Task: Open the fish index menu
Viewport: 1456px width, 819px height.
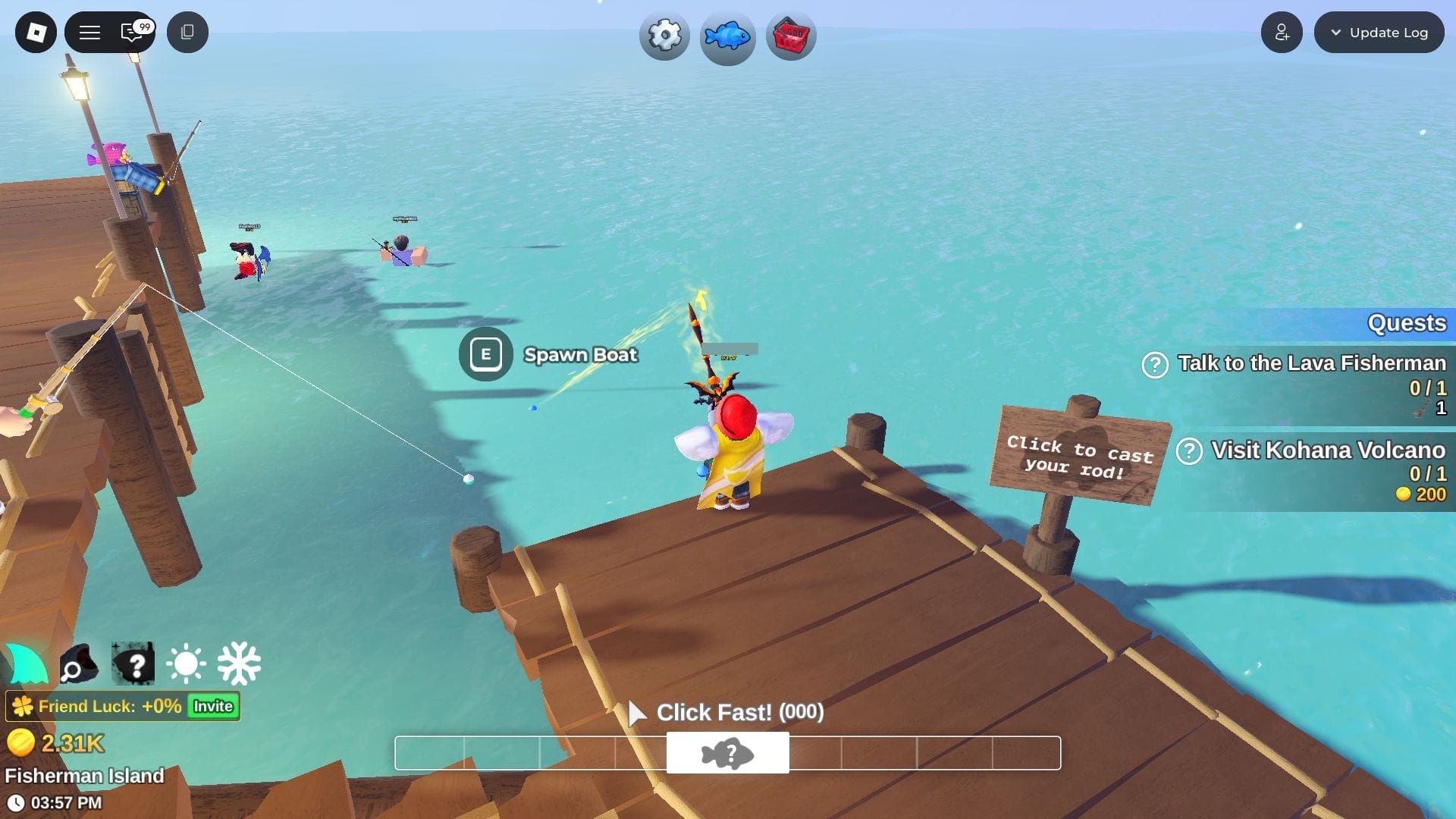Action: (x=727, y=33)
